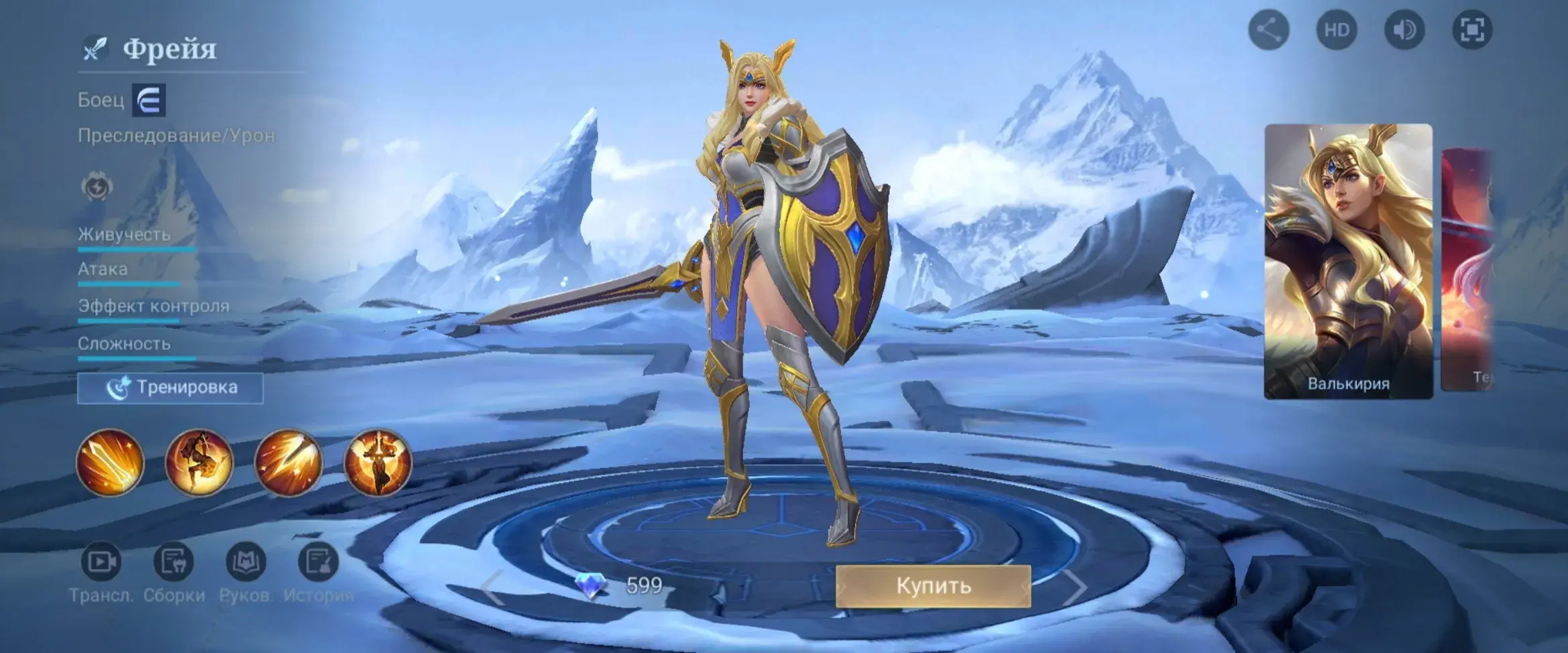Click the round lightning icon under hero role
Screen dimensions: 1568x653
point(97,187)
